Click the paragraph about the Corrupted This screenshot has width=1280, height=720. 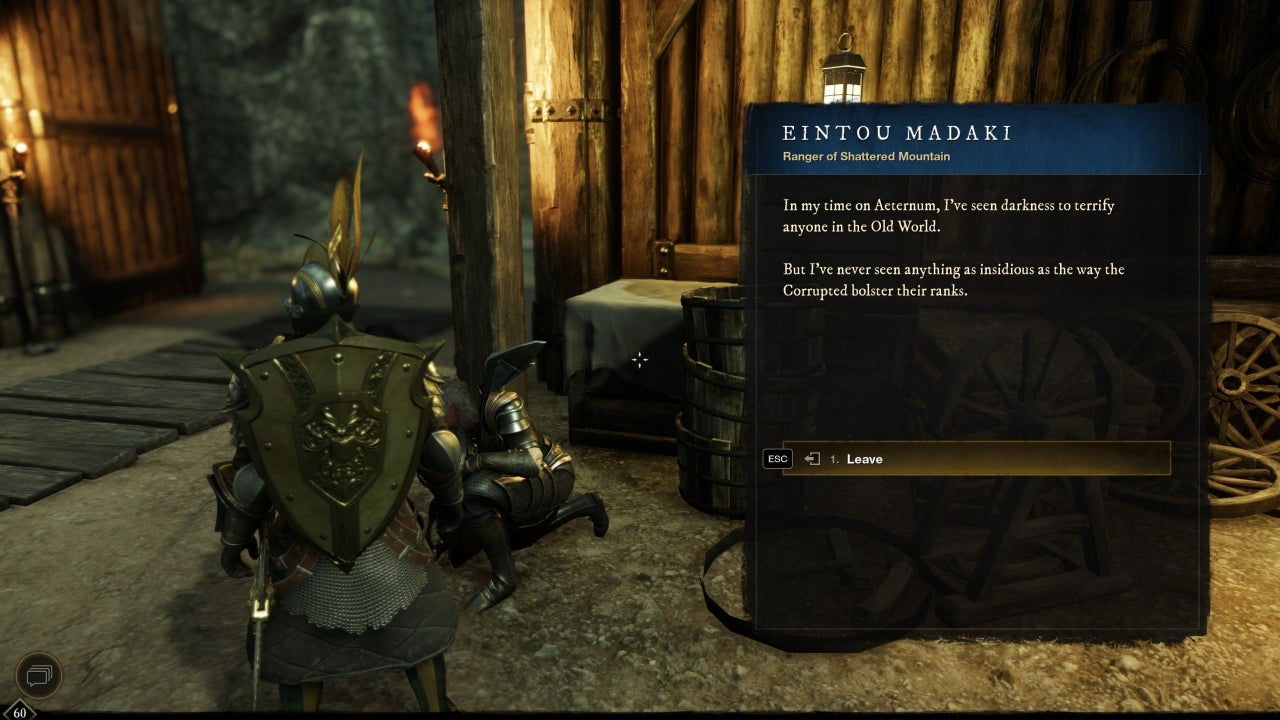click(x=953, y=280)
